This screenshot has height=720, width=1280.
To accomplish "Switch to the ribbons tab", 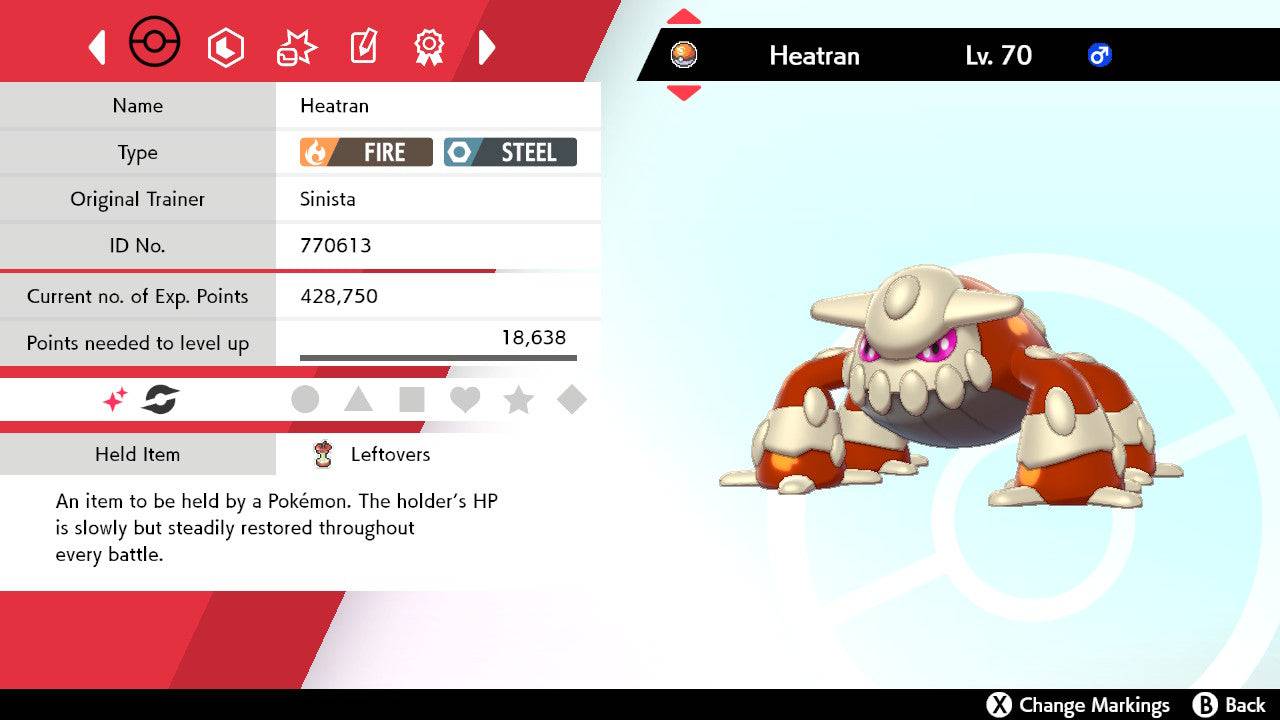I will [429, 46].
